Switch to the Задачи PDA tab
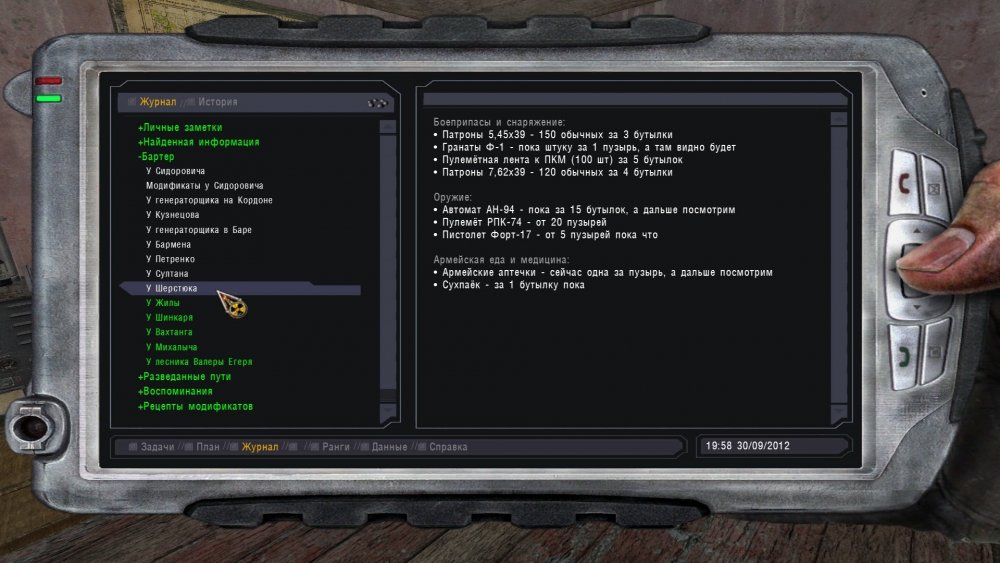The width and height of the screenshot is (1000, 563). [x=157, y=447]
